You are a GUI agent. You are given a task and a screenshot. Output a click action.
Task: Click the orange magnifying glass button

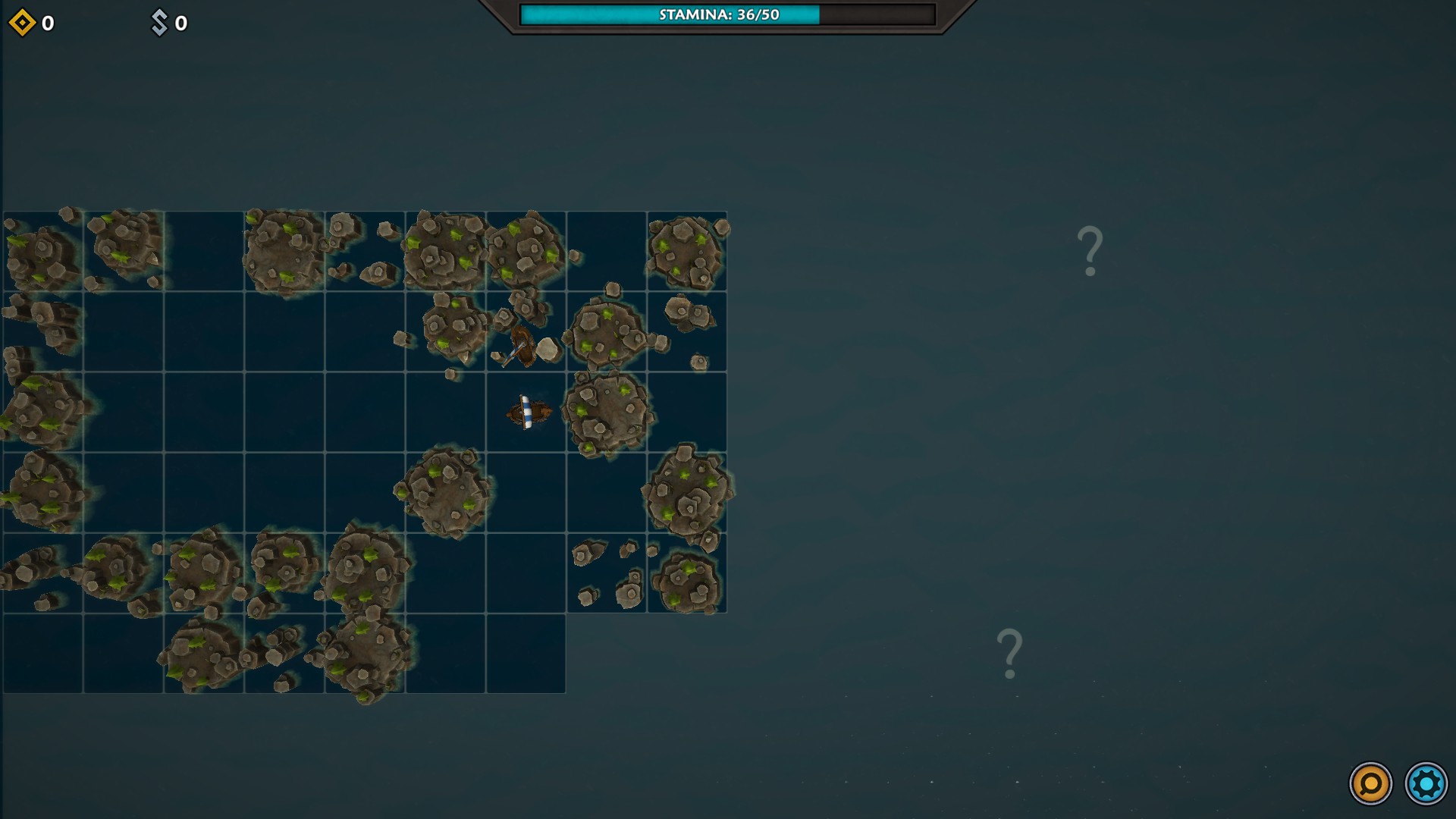[x=1370, y=783]
